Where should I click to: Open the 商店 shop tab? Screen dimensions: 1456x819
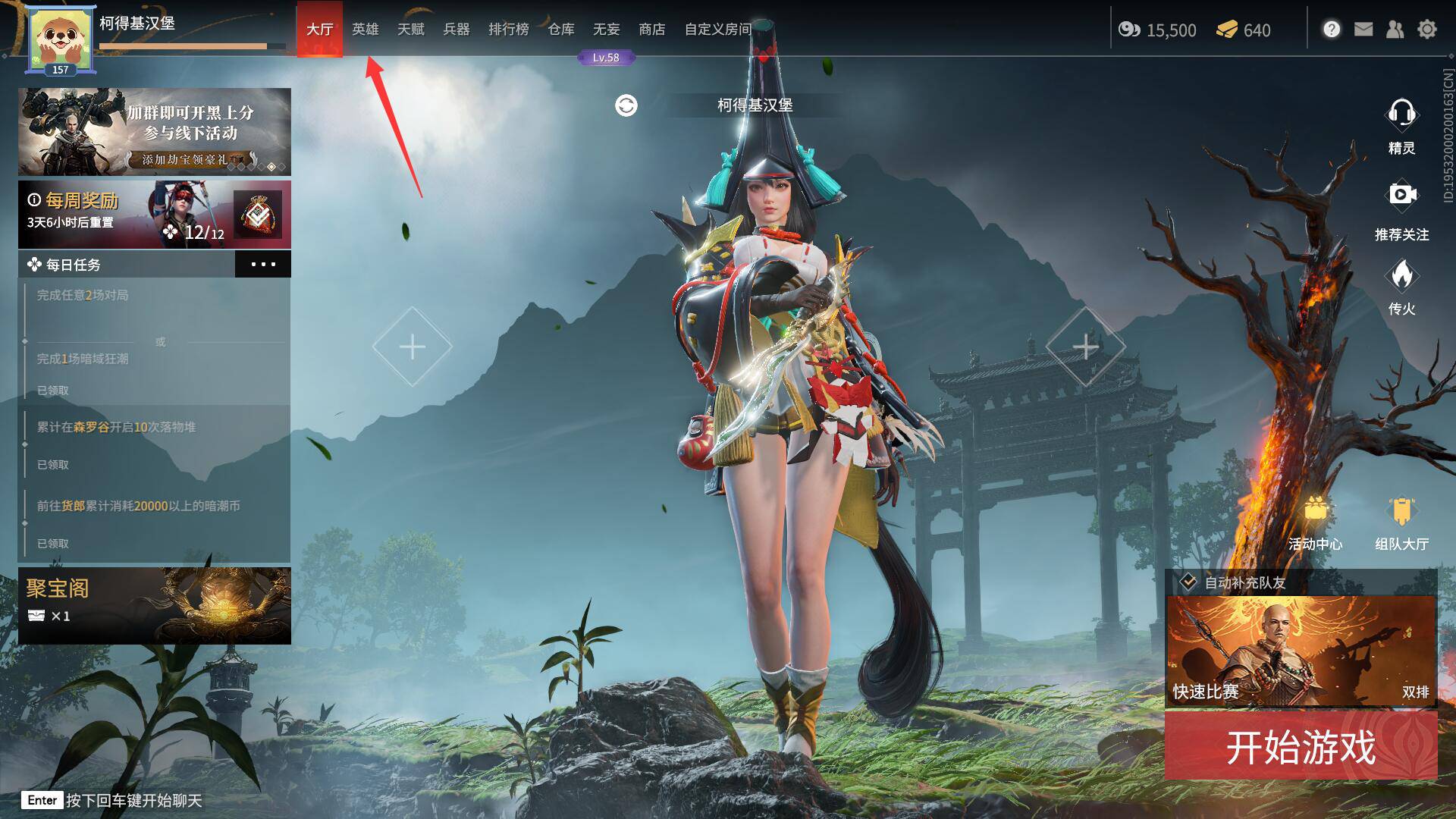[x=651, y=30]
